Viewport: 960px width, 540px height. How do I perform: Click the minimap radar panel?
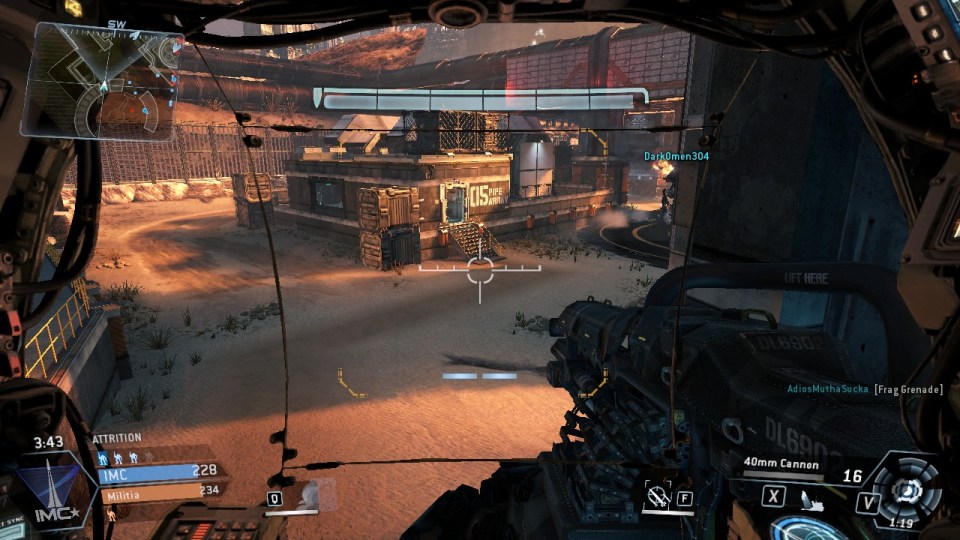pyautogui.click(x=103, y=82)
